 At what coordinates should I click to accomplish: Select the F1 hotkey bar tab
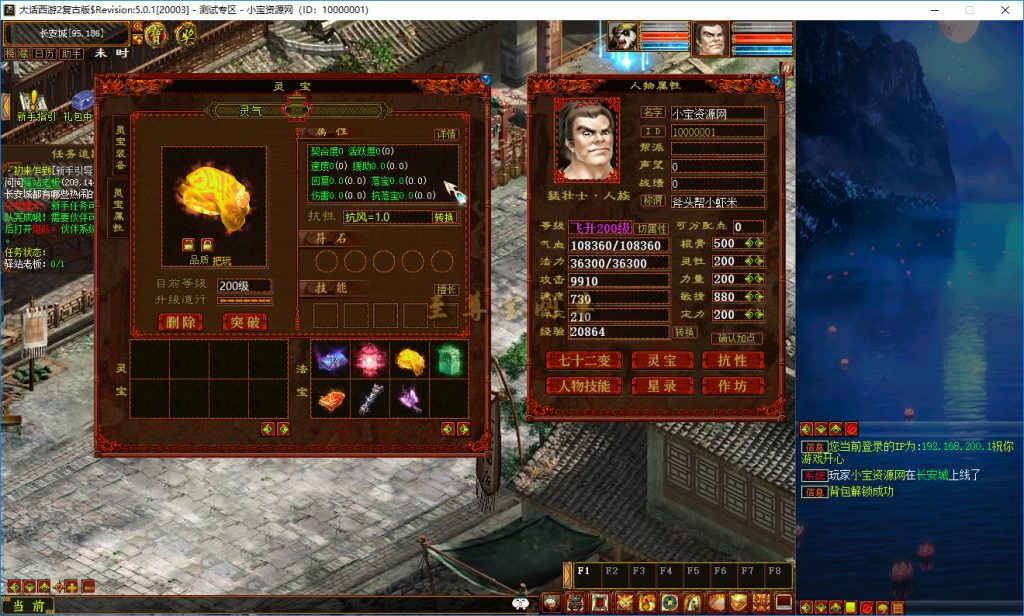point(584,571)
